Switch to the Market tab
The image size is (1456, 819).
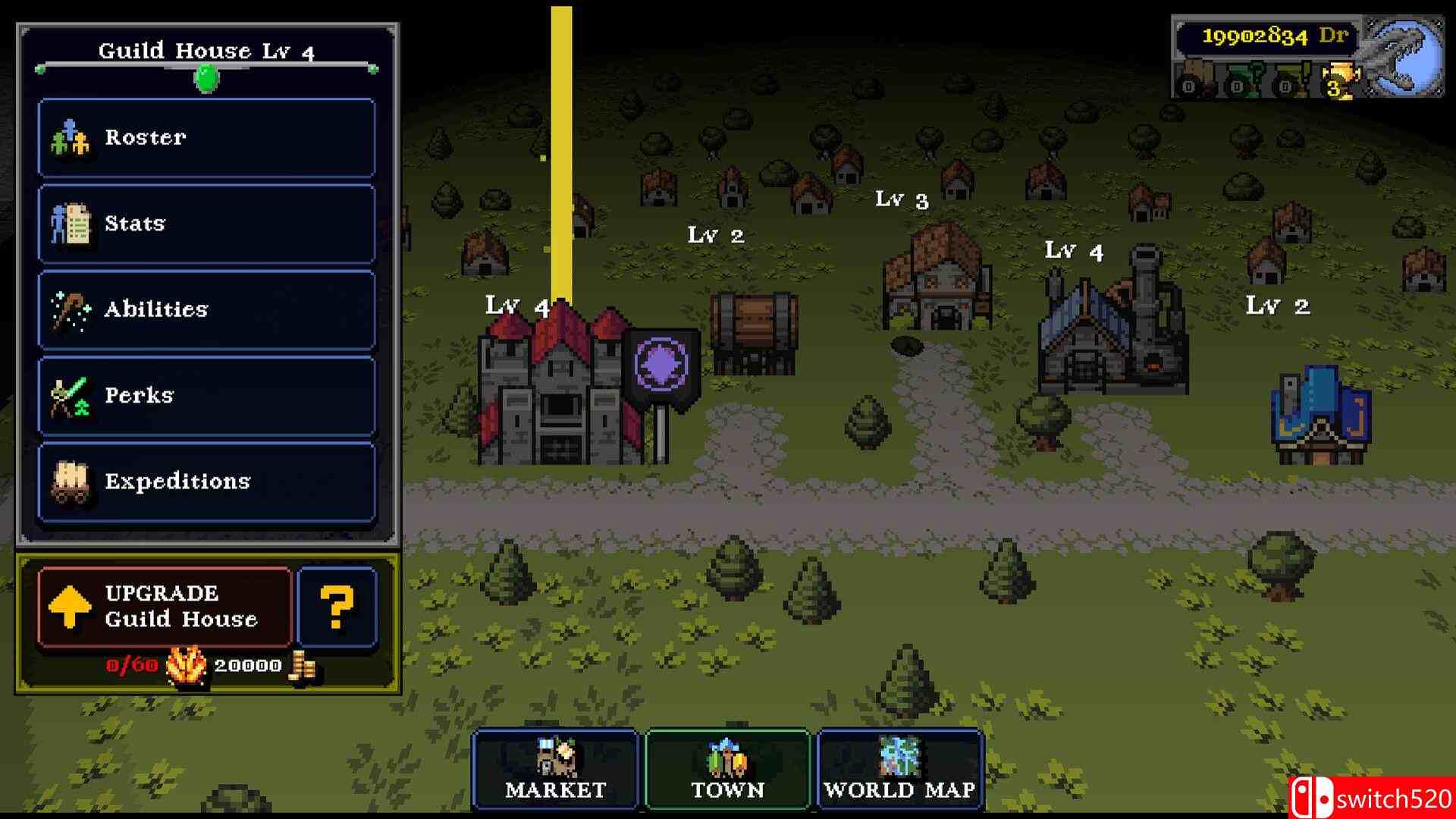click(x=555, y=769)
